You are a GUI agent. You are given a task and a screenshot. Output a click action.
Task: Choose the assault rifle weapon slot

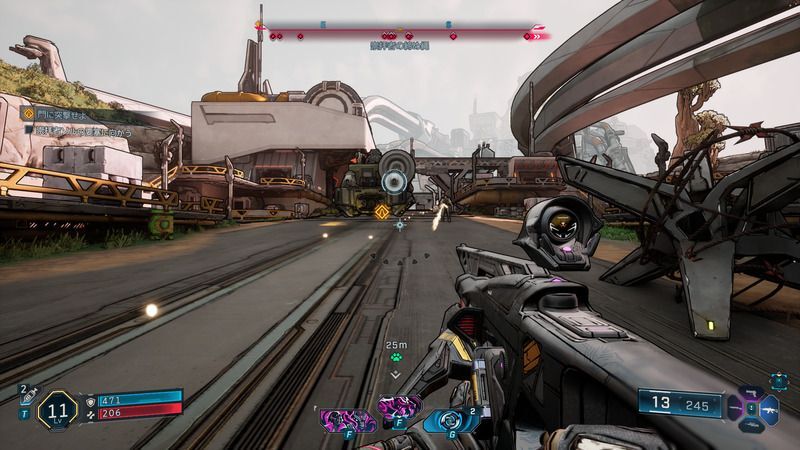771,408
